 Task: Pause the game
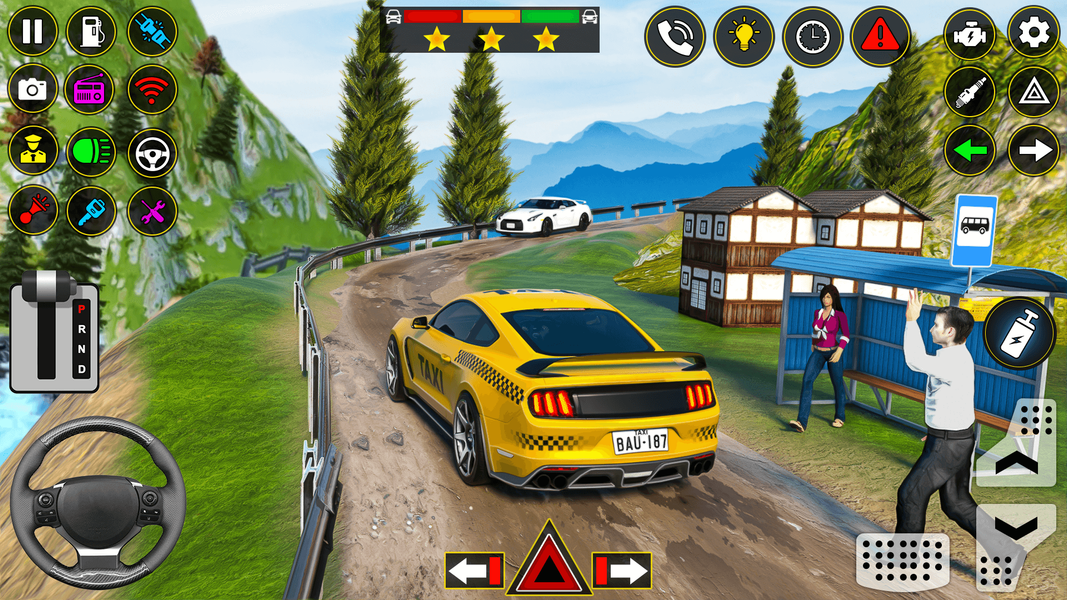[x=33, y=31]
